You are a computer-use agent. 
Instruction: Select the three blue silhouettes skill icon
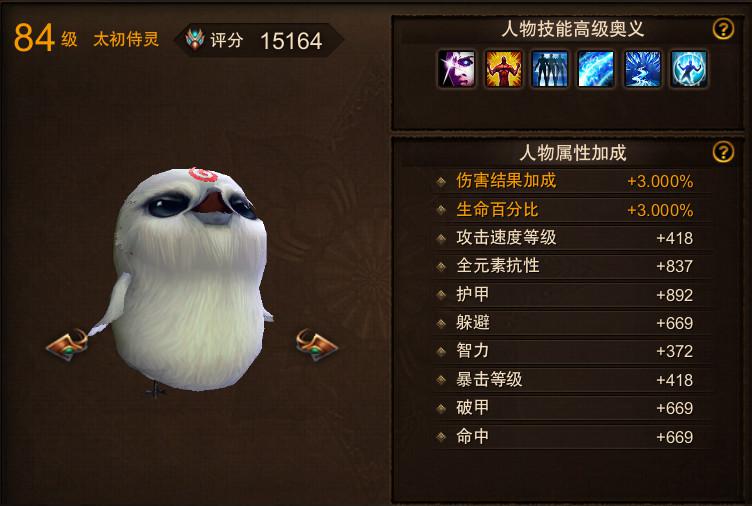550,70
